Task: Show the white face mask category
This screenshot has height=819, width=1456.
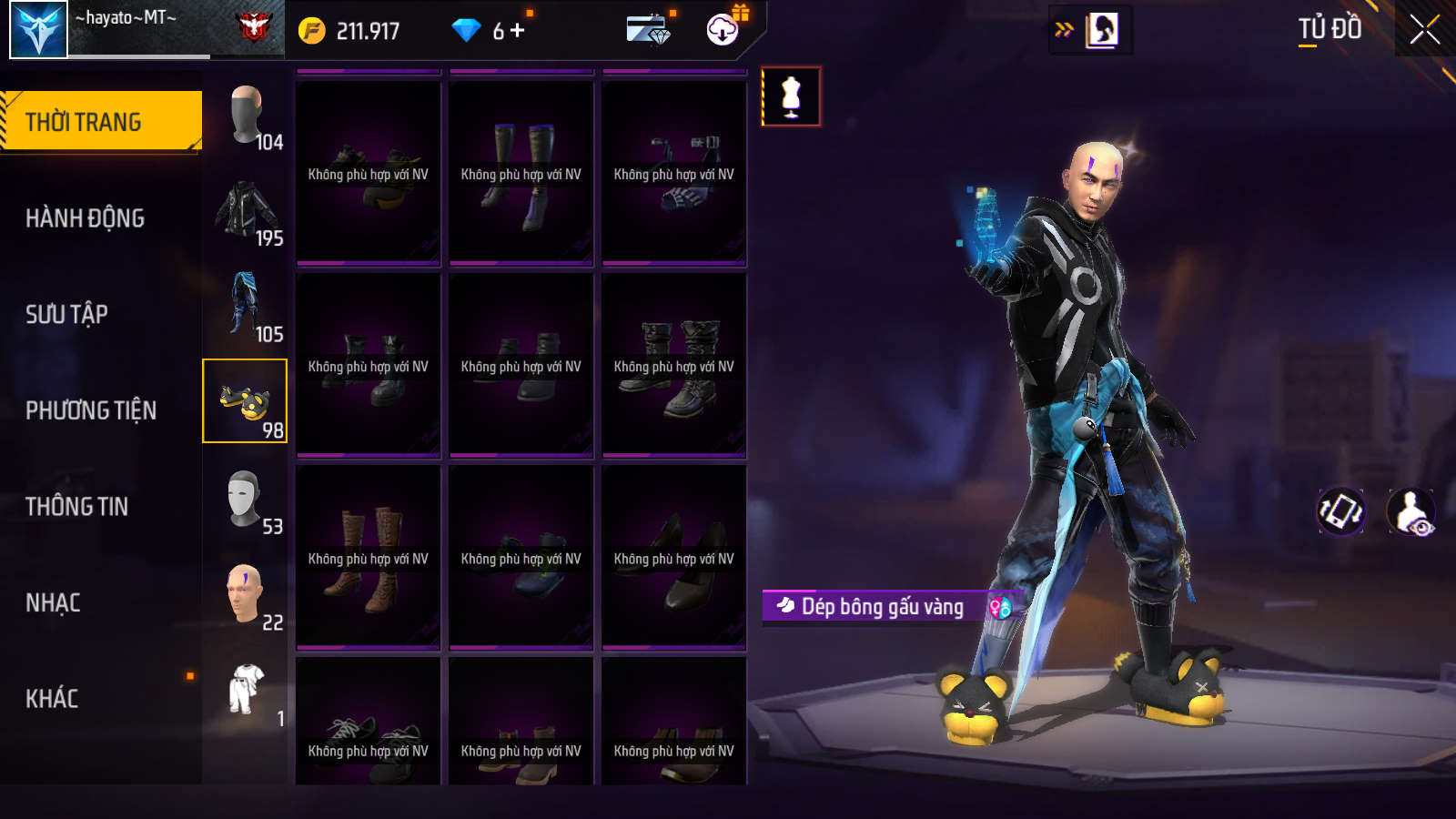Action: coord(245,500)
